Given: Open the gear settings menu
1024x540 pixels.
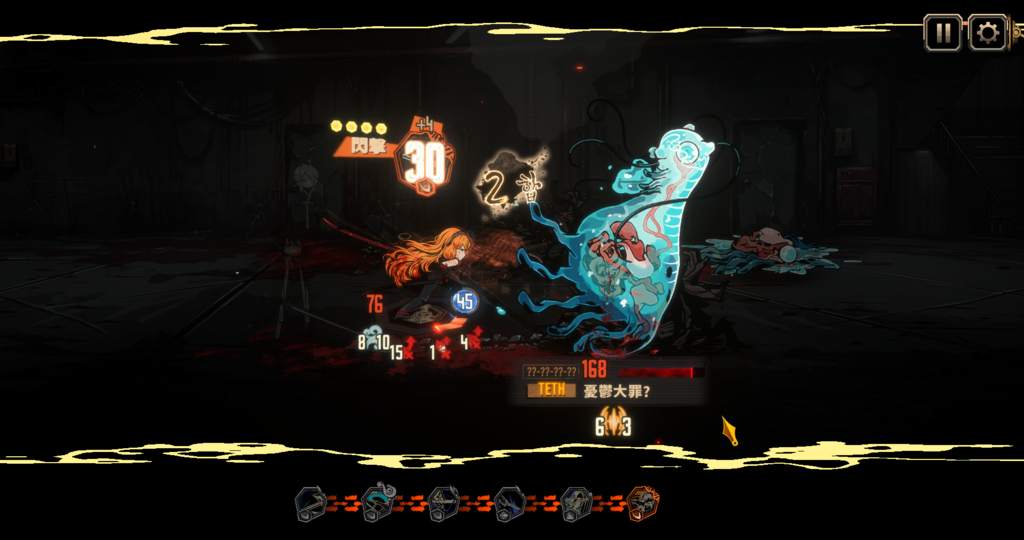Looking at the screenshot, I should pos(987,33).
